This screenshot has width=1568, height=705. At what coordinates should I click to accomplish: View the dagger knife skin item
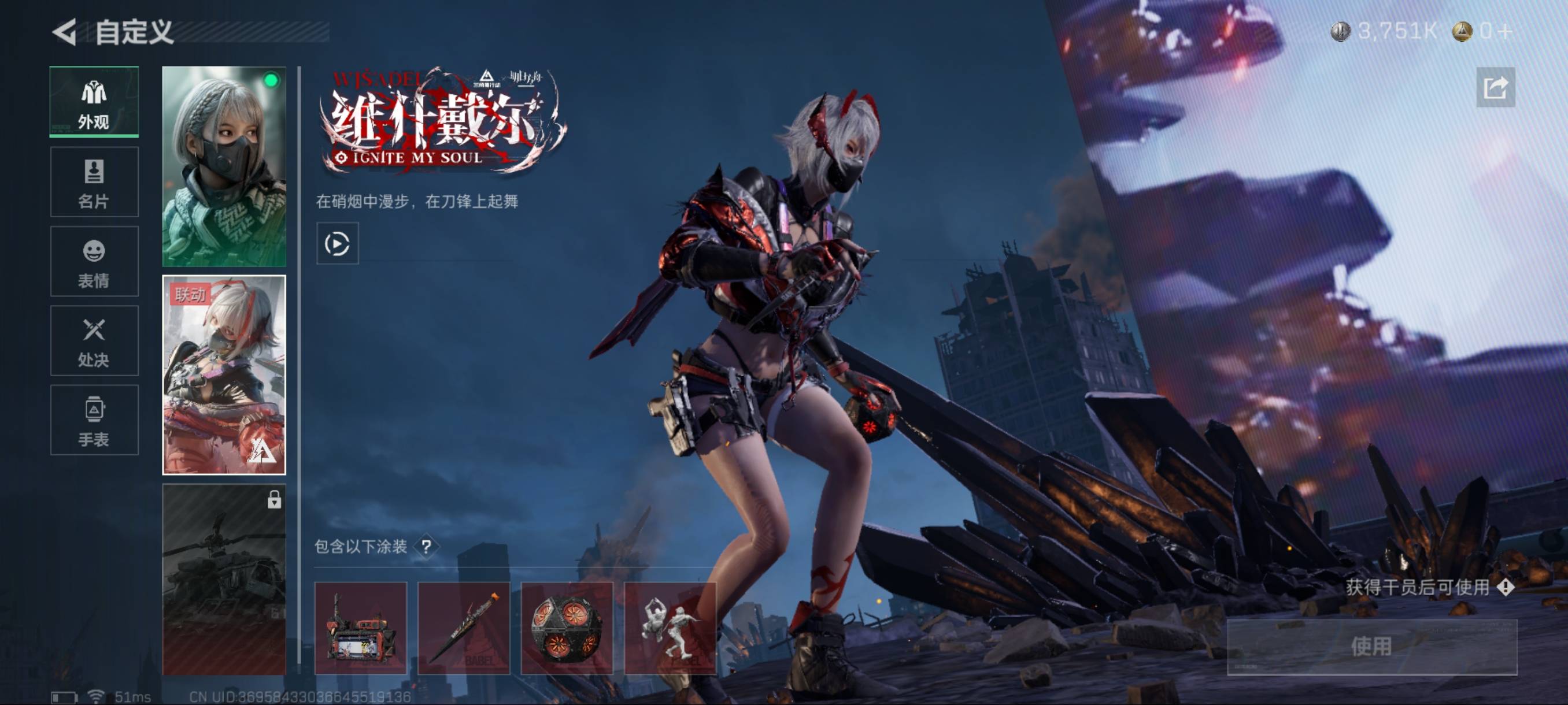pos(464,628)
